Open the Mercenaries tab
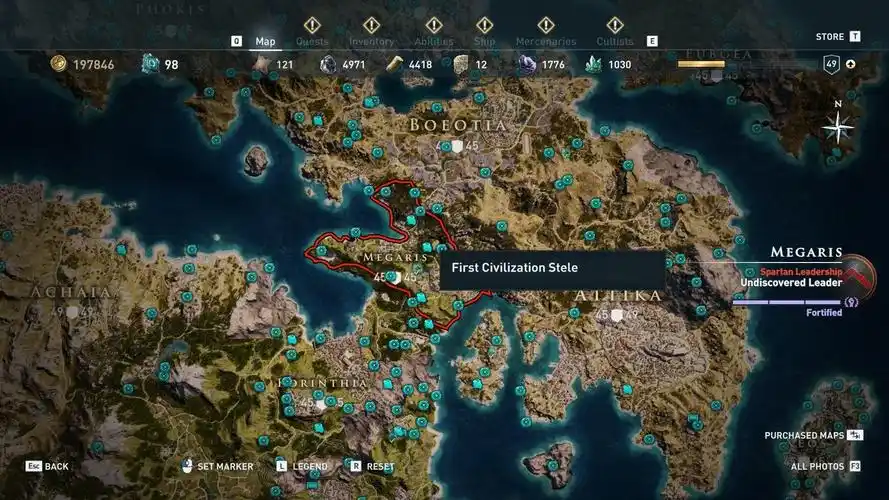The width and height of the screenshot is (889, 500). point(545,41)
